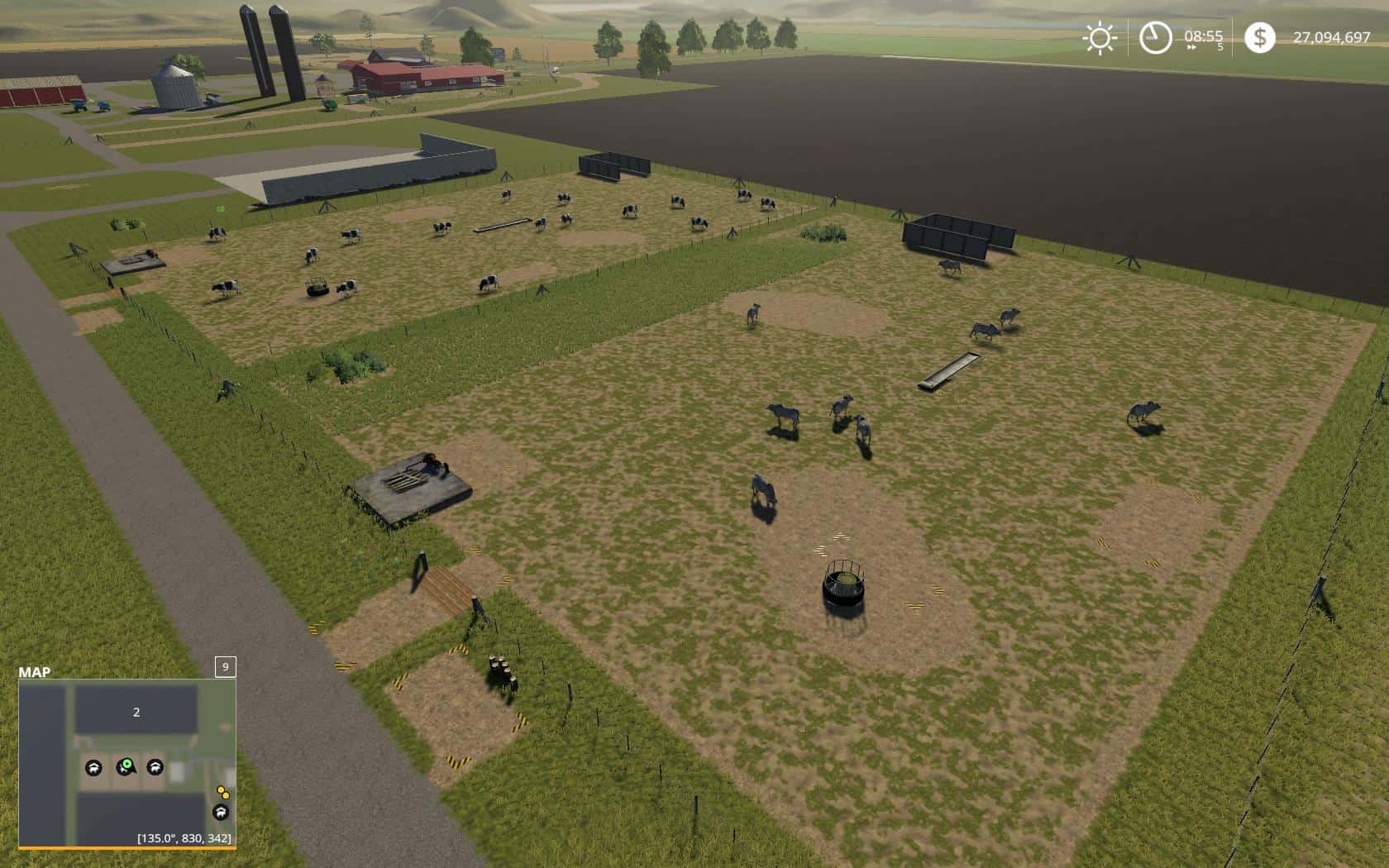1389x868 pixels.
Task: Click the leftmost vehicle icon on the minimap
Action: (93, 768)
